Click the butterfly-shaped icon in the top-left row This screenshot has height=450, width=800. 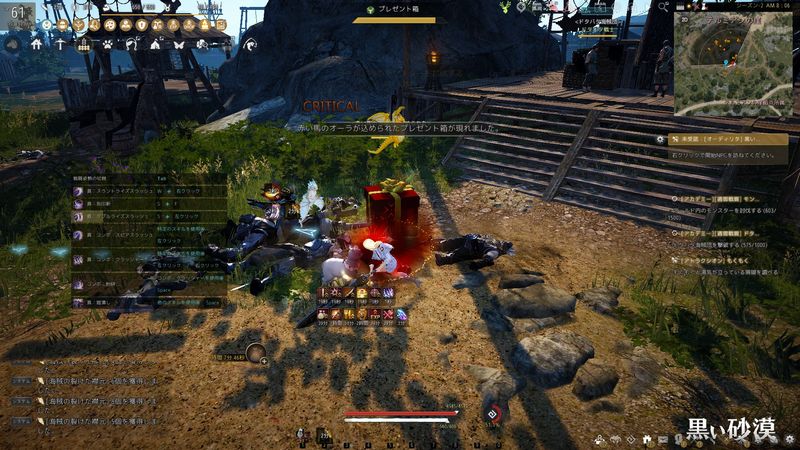coord(180,44)
